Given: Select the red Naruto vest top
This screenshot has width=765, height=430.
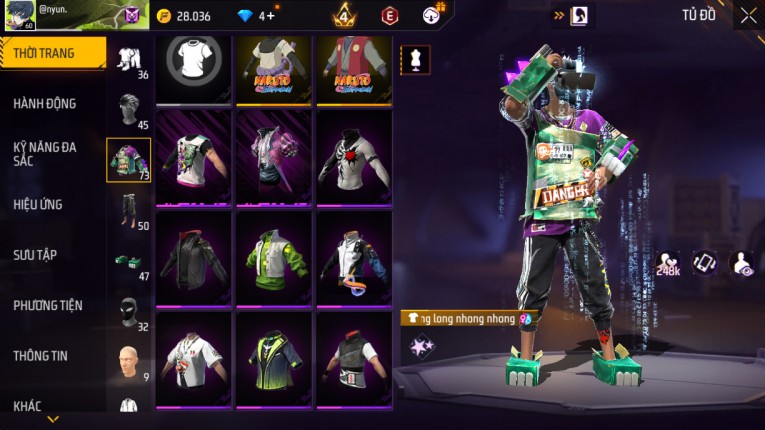Looking at the screenshot, I should pyautogui.click(x=354, y=68).
